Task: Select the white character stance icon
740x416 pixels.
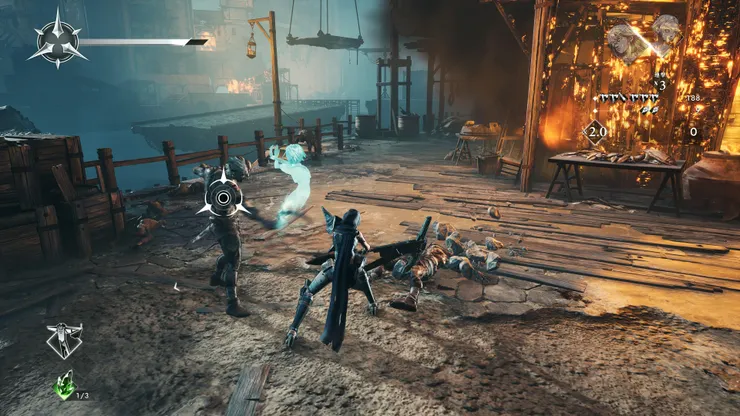Action: (64, 340)
